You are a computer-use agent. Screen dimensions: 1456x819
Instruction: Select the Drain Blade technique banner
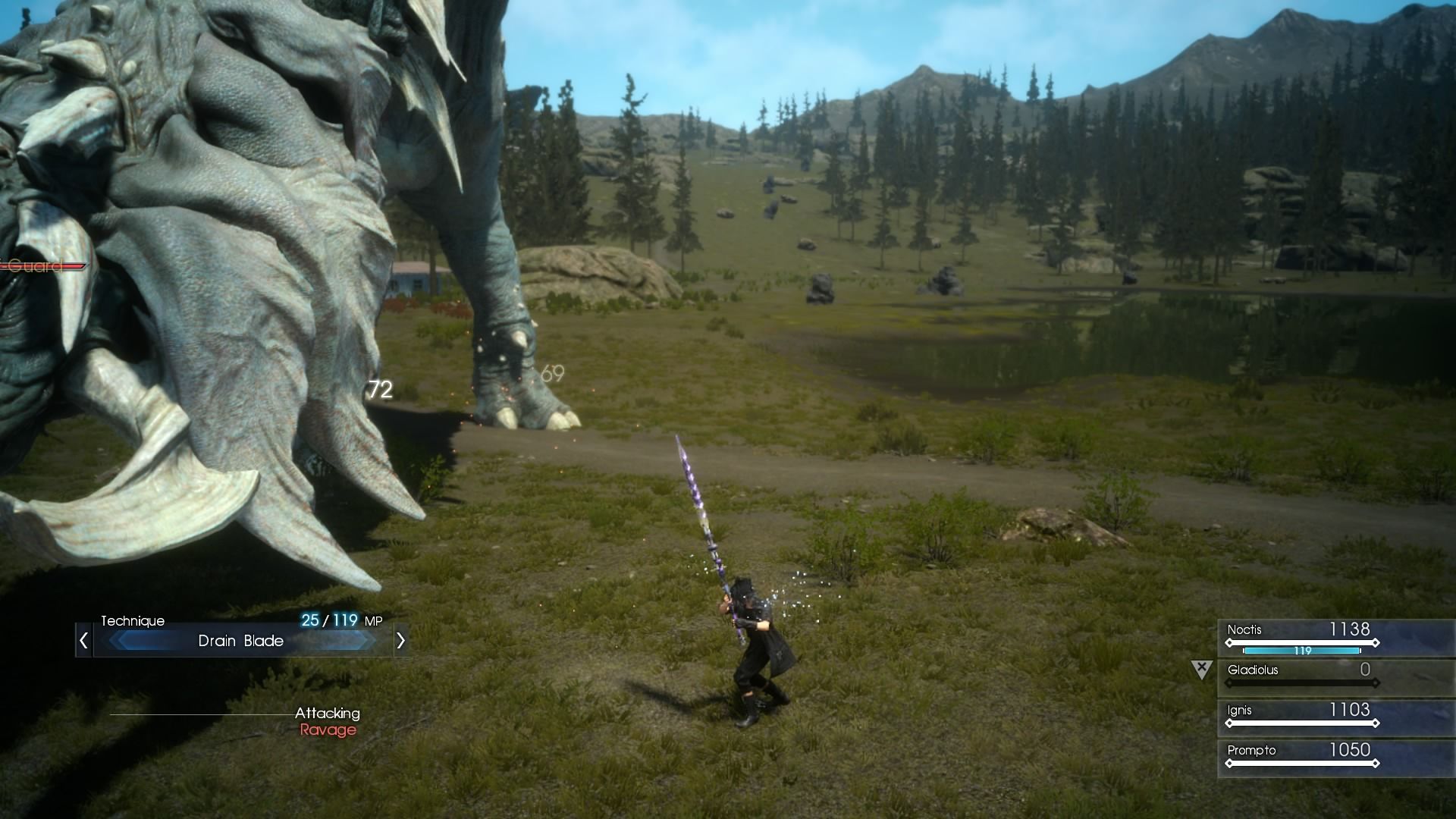(x=241, y=641)
